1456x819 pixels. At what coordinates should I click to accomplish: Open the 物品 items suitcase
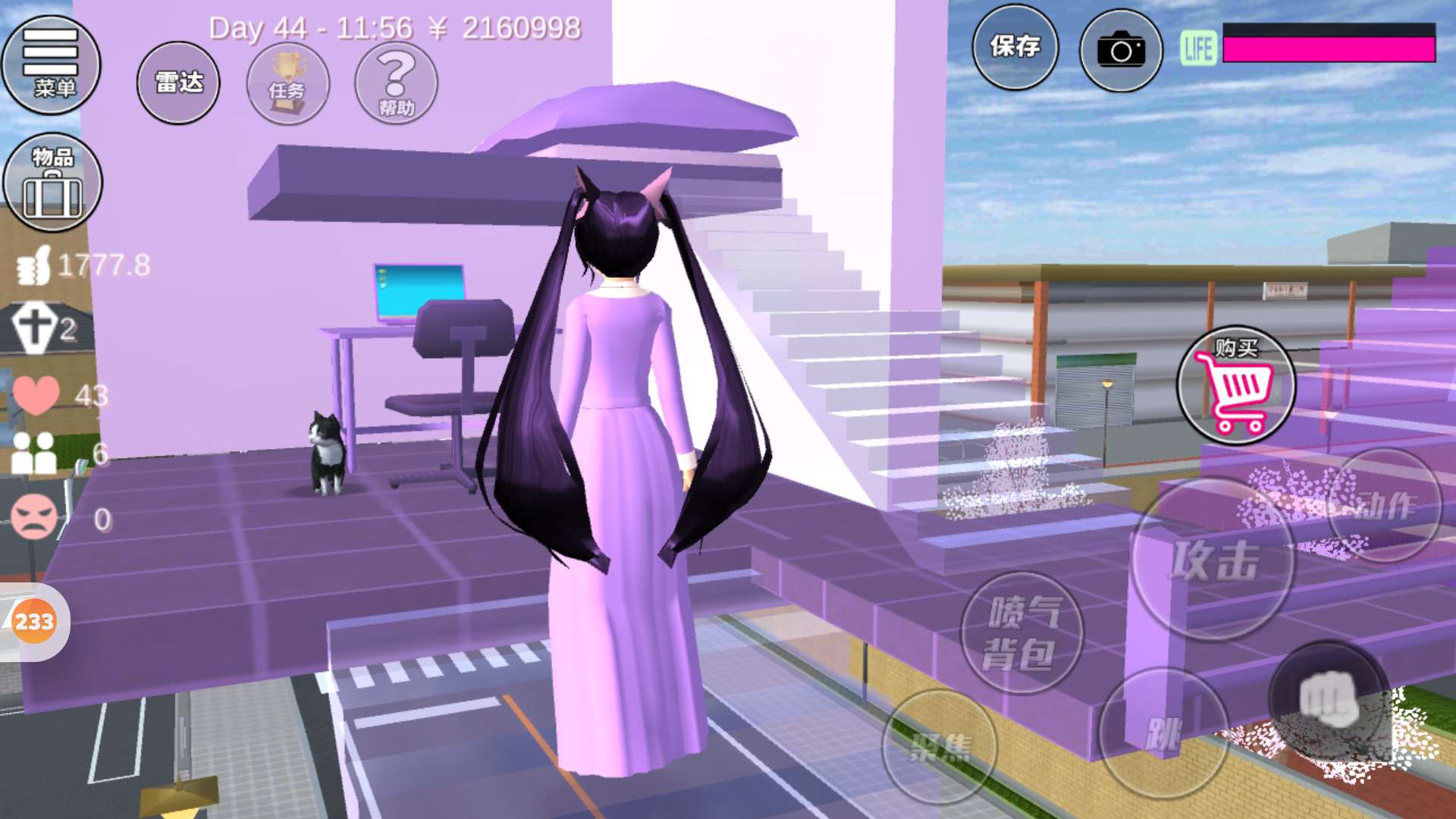[x=52, y=183]
